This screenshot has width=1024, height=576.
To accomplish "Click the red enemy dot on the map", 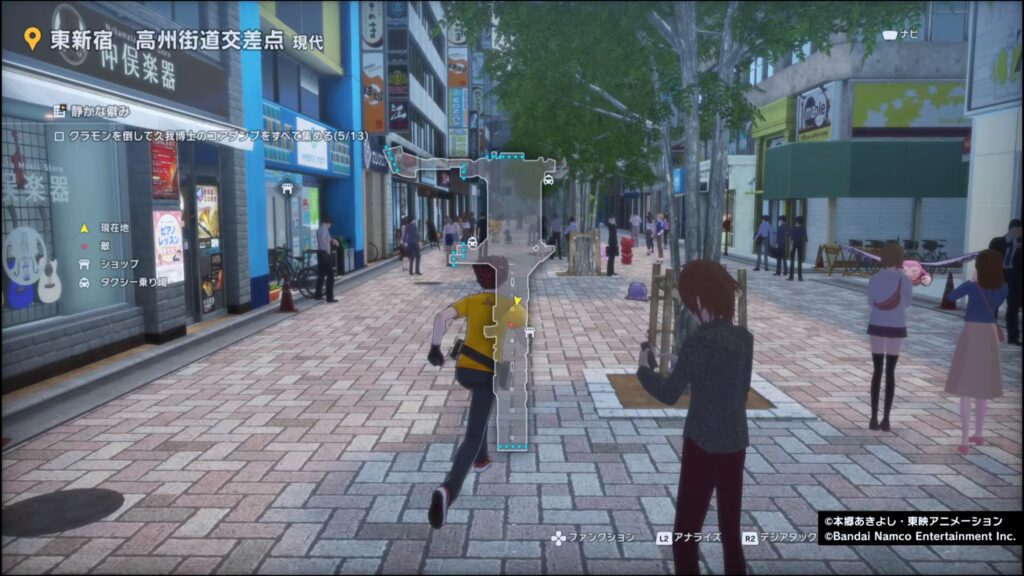I will click(x=510, y=323).
